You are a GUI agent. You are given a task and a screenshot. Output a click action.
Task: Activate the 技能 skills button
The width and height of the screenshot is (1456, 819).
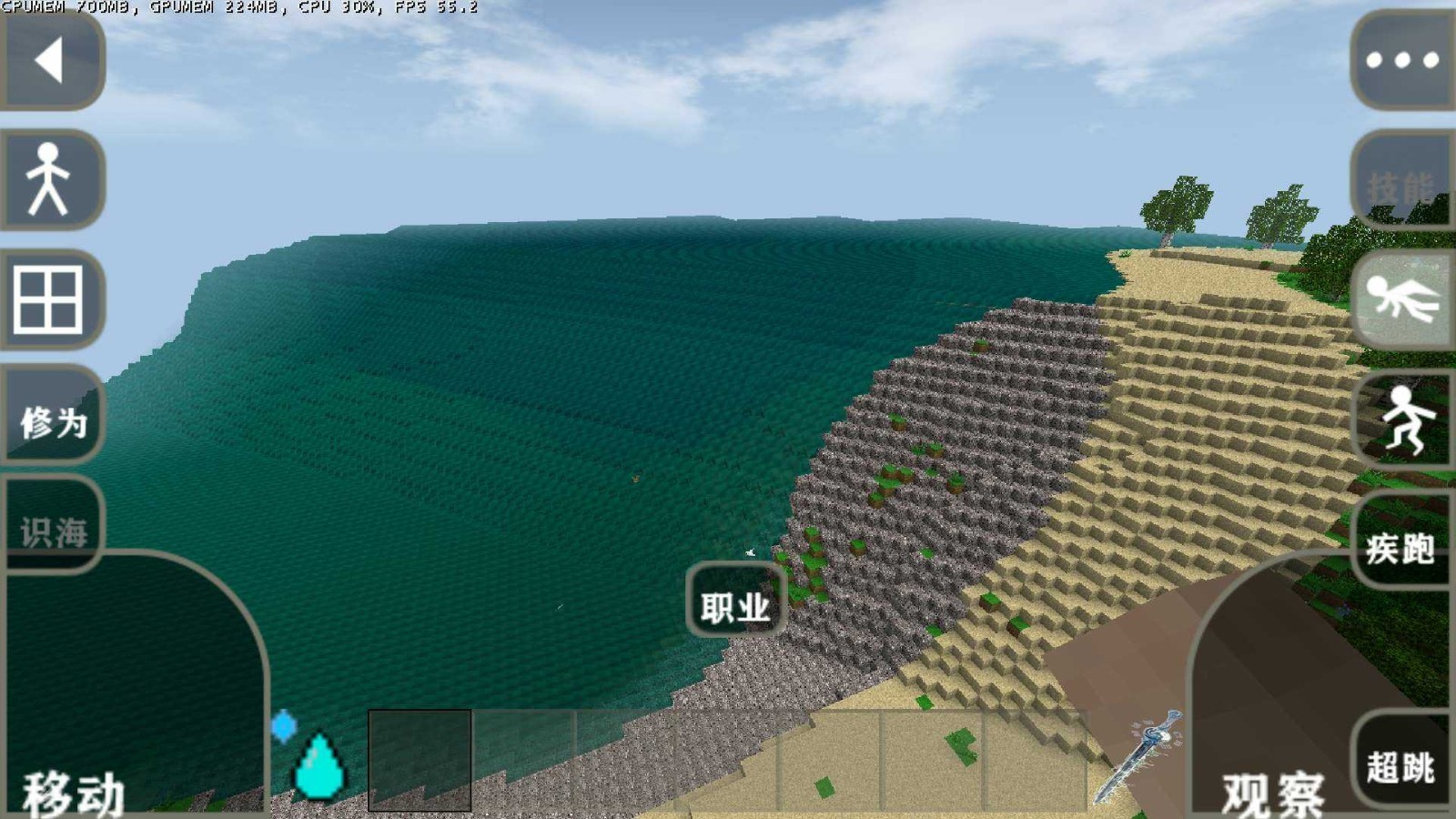[1402, 184]
